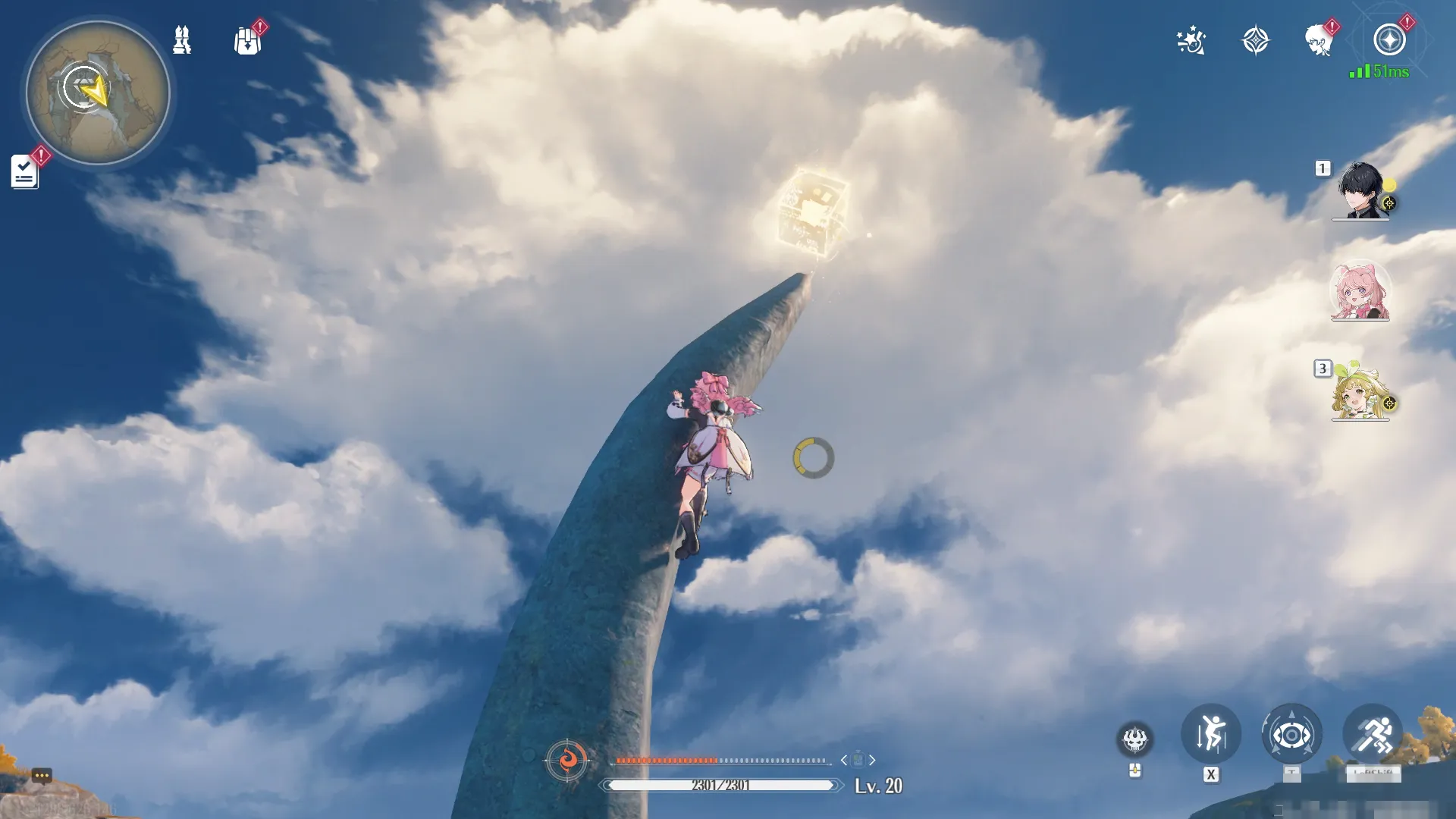1456x819 pixels.
Task: Click the diamond compass emblem icon
Action: click(1255, 40)
